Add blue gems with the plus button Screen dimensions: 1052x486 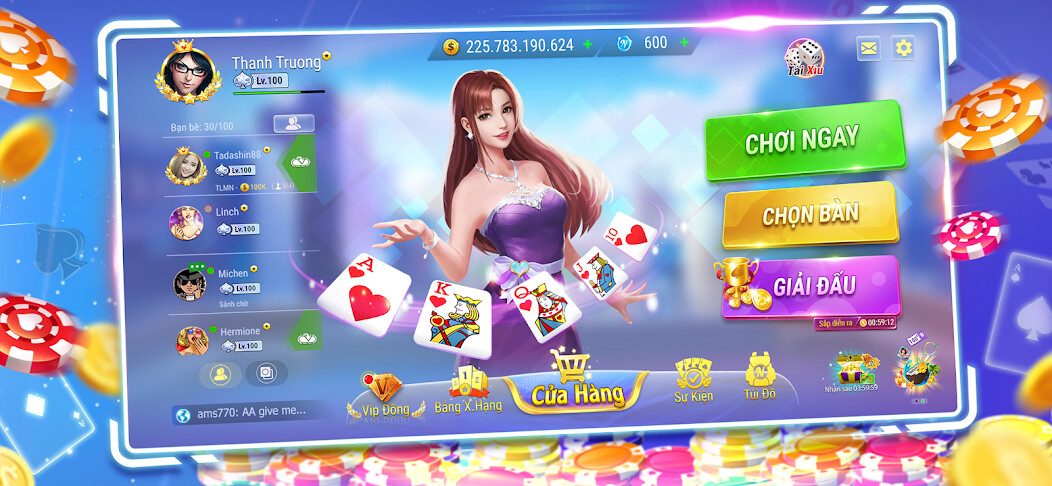[x=684, y=43]
